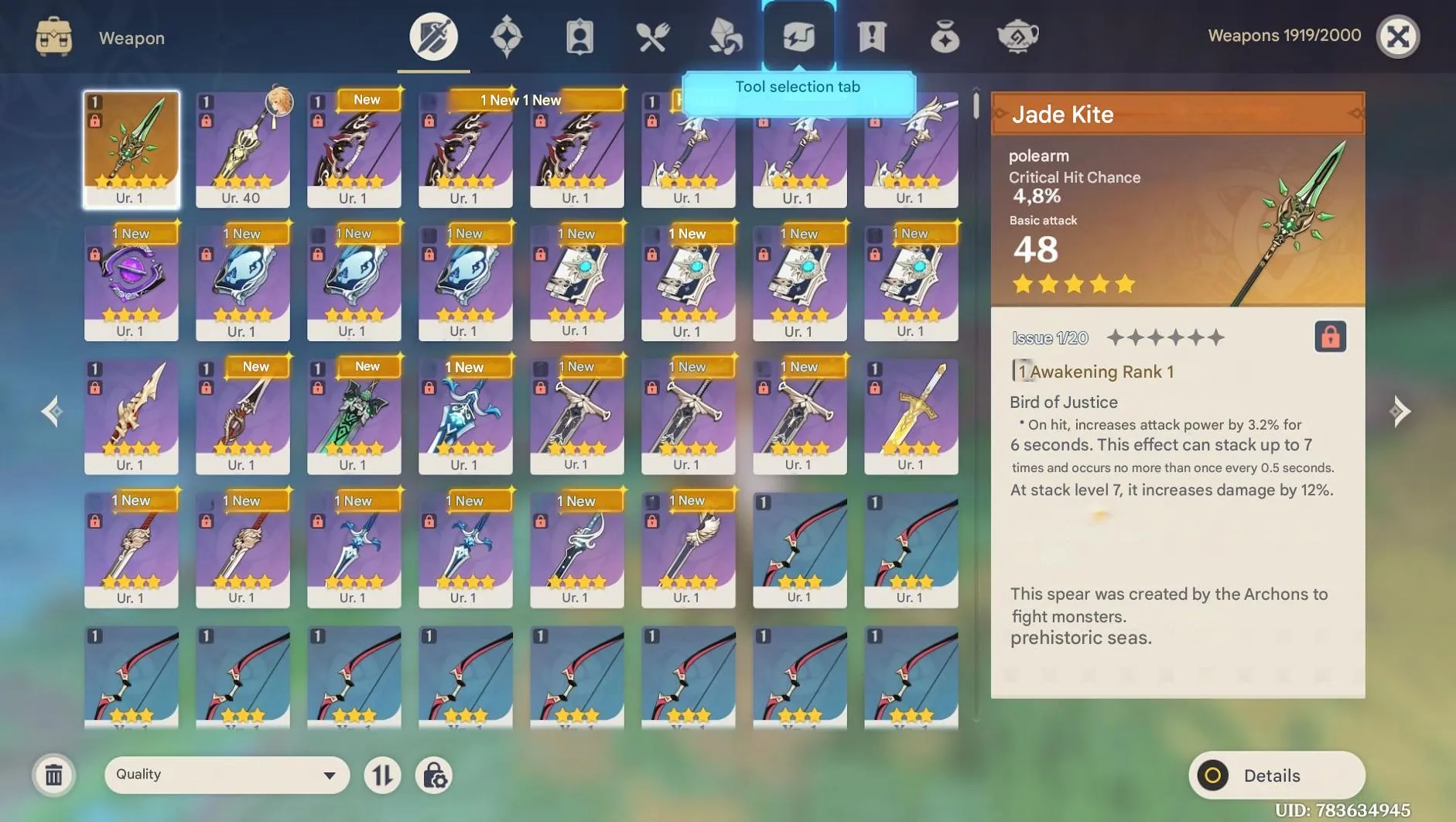
Task: Open the destroy weapons trash icon
Action: (53, 775)
